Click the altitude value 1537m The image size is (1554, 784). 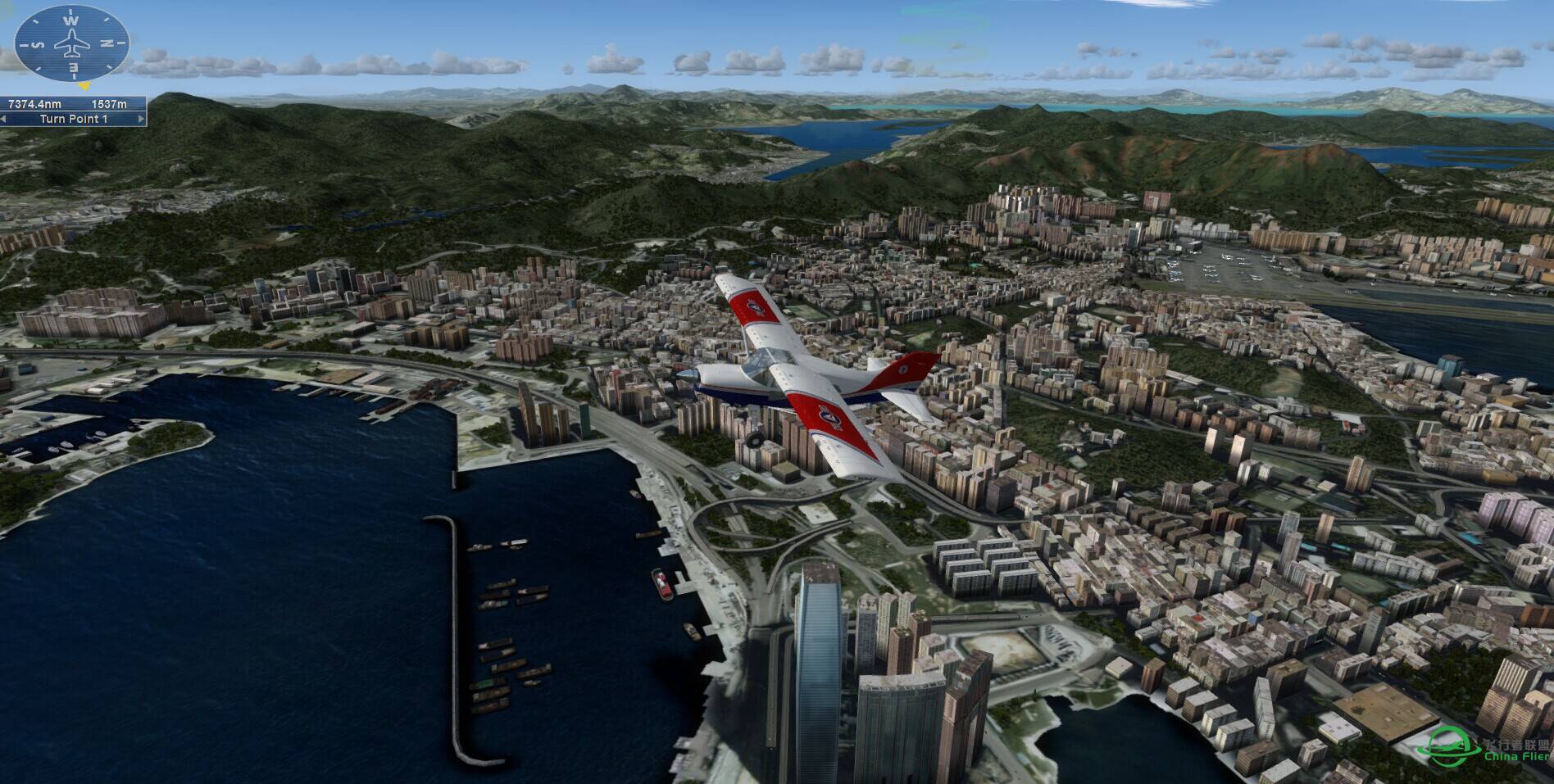(x=109, y=104)
